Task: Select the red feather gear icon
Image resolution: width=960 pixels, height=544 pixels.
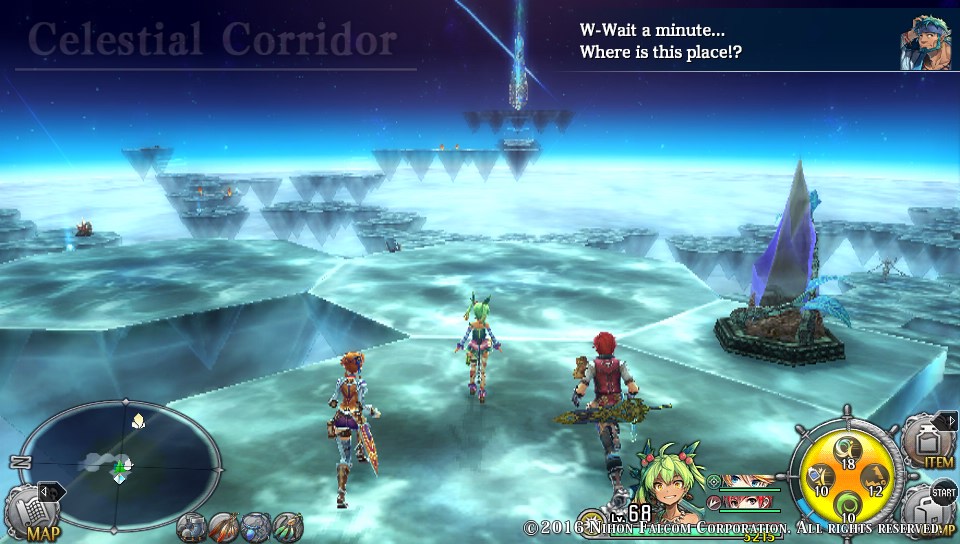Action: (x=225, y=526)
